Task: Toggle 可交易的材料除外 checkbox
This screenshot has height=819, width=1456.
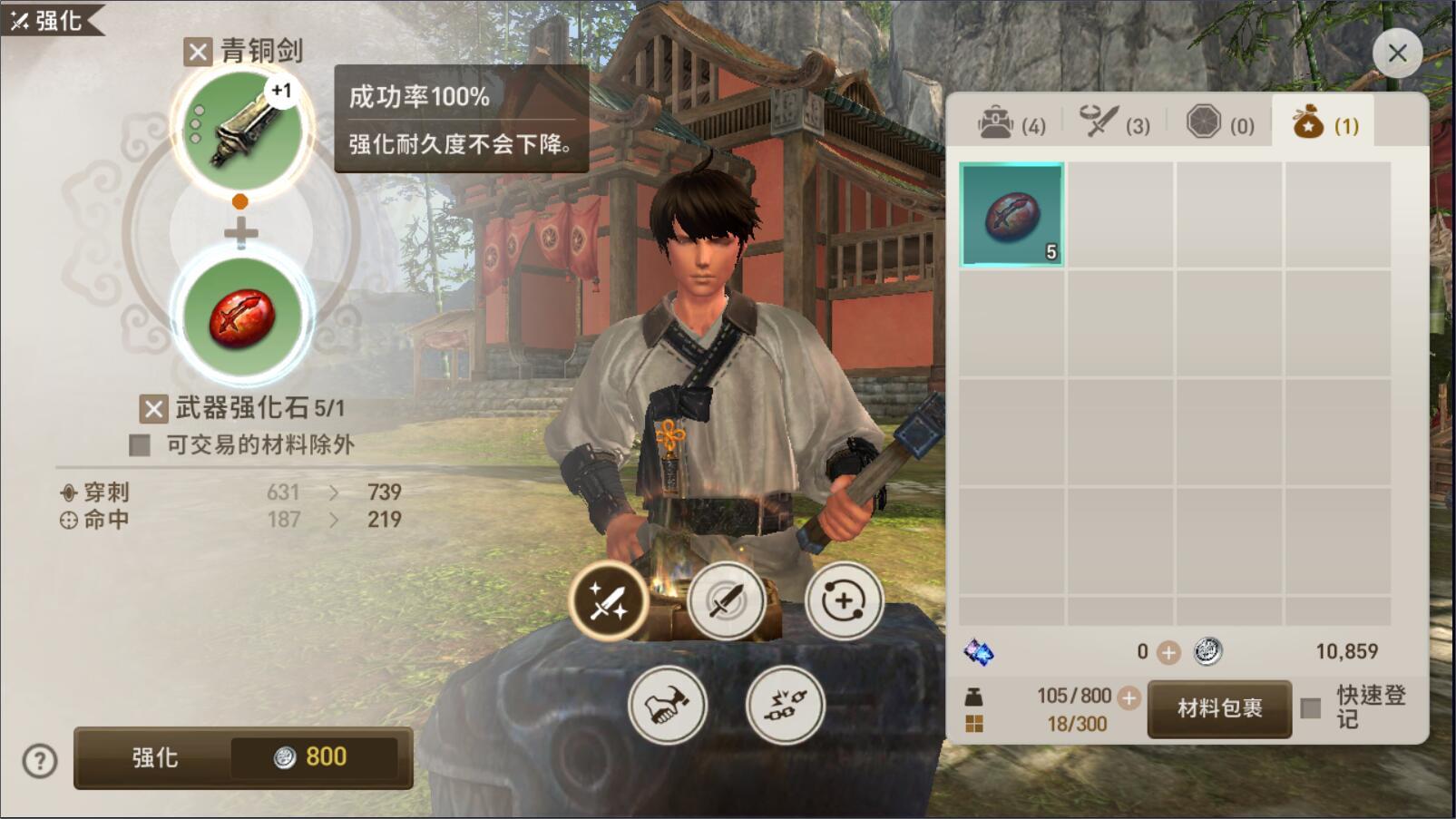Action: (x=140, y=445)
